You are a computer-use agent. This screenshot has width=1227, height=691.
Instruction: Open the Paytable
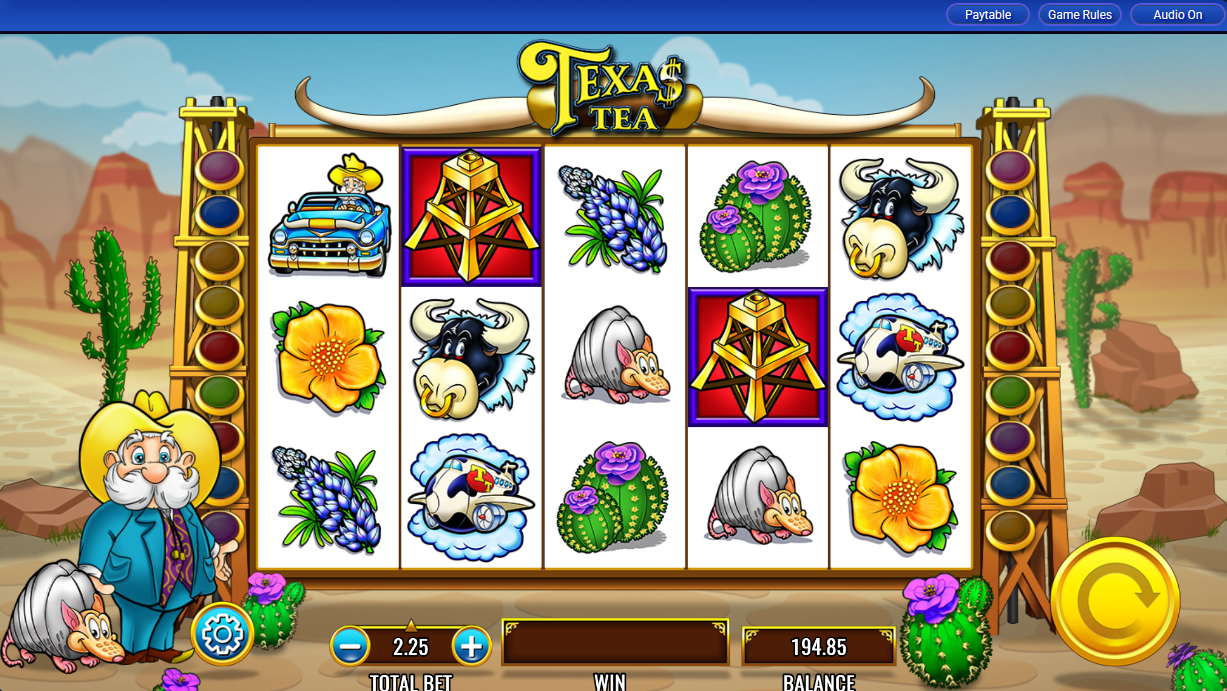pyautogui.click(x=987, y=15)
